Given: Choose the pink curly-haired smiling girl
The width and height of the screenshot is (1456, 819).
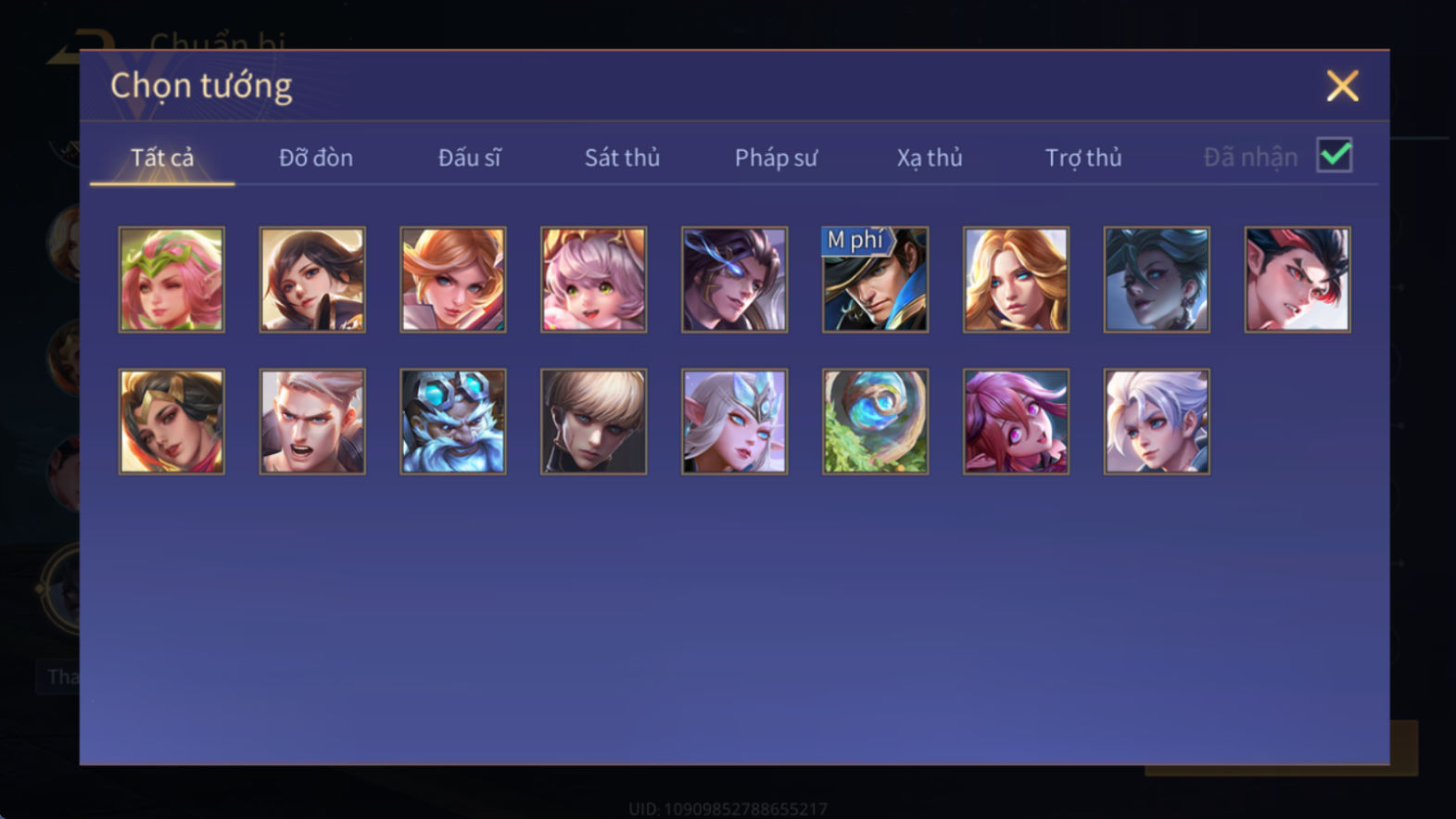Looking at the screenshot, I should pos(594,280).
